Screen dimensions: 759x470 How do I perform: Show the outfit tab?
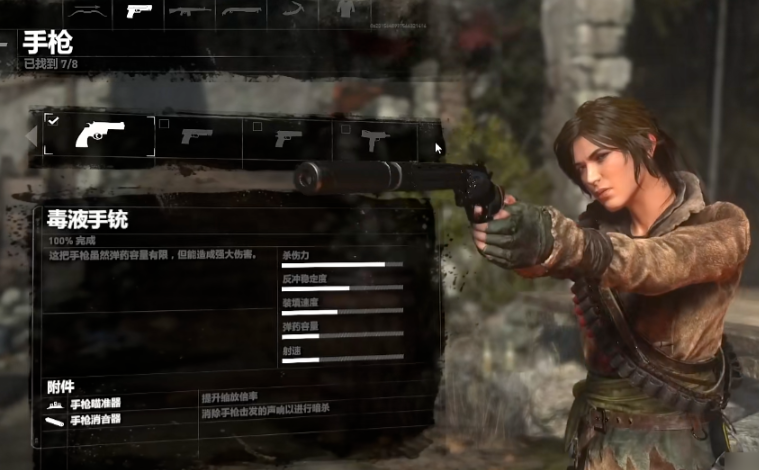tap(345, 10)
